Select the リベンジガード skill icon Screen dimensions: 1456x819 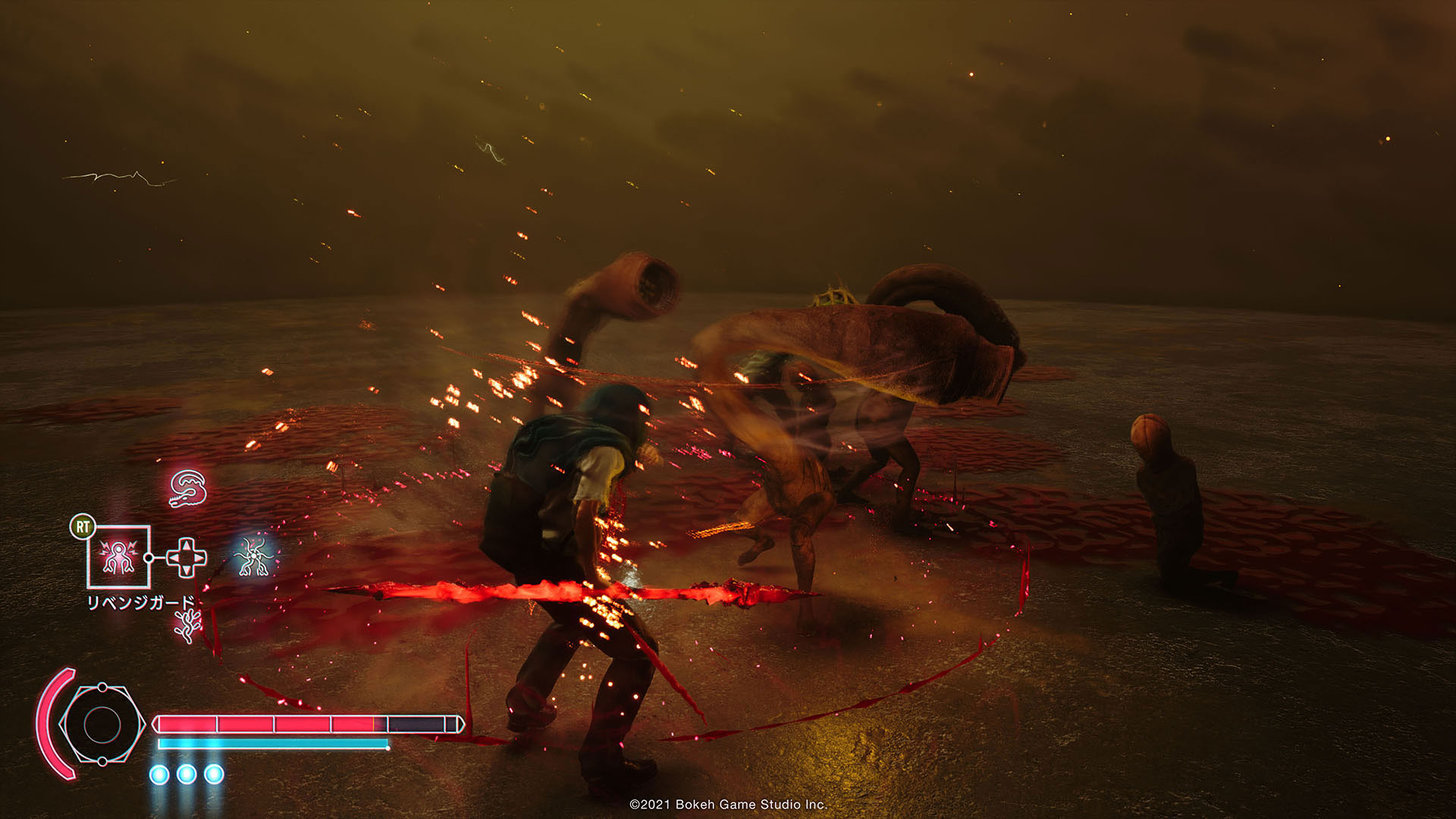(118, 557)
